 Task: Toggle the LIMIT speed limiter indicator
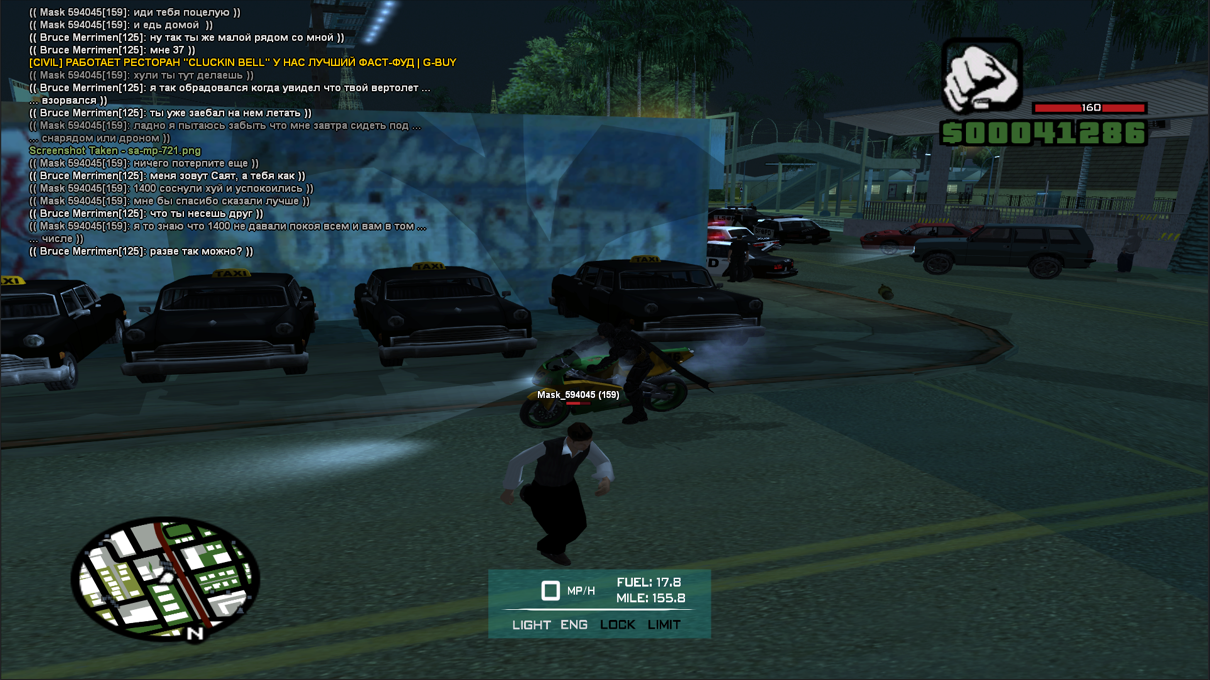pyautogui.click(x=664, y=625)
